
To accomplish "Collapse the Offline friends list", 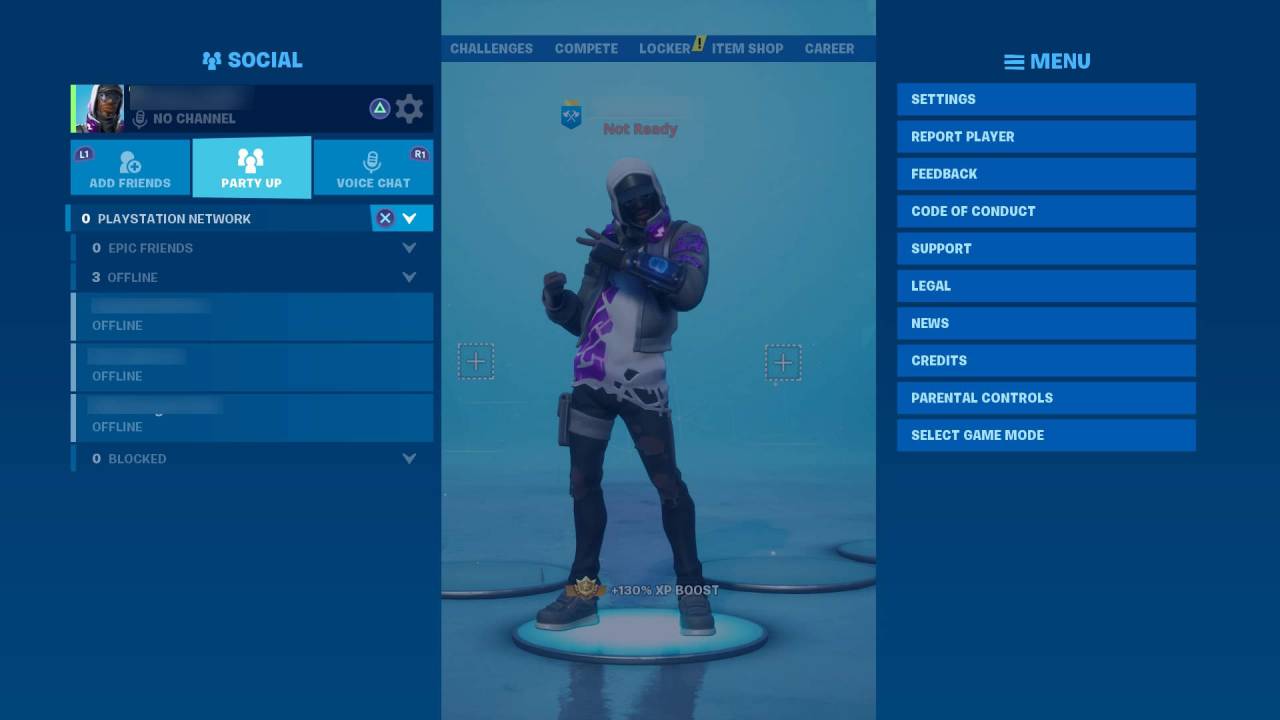I will coord(409,277).
